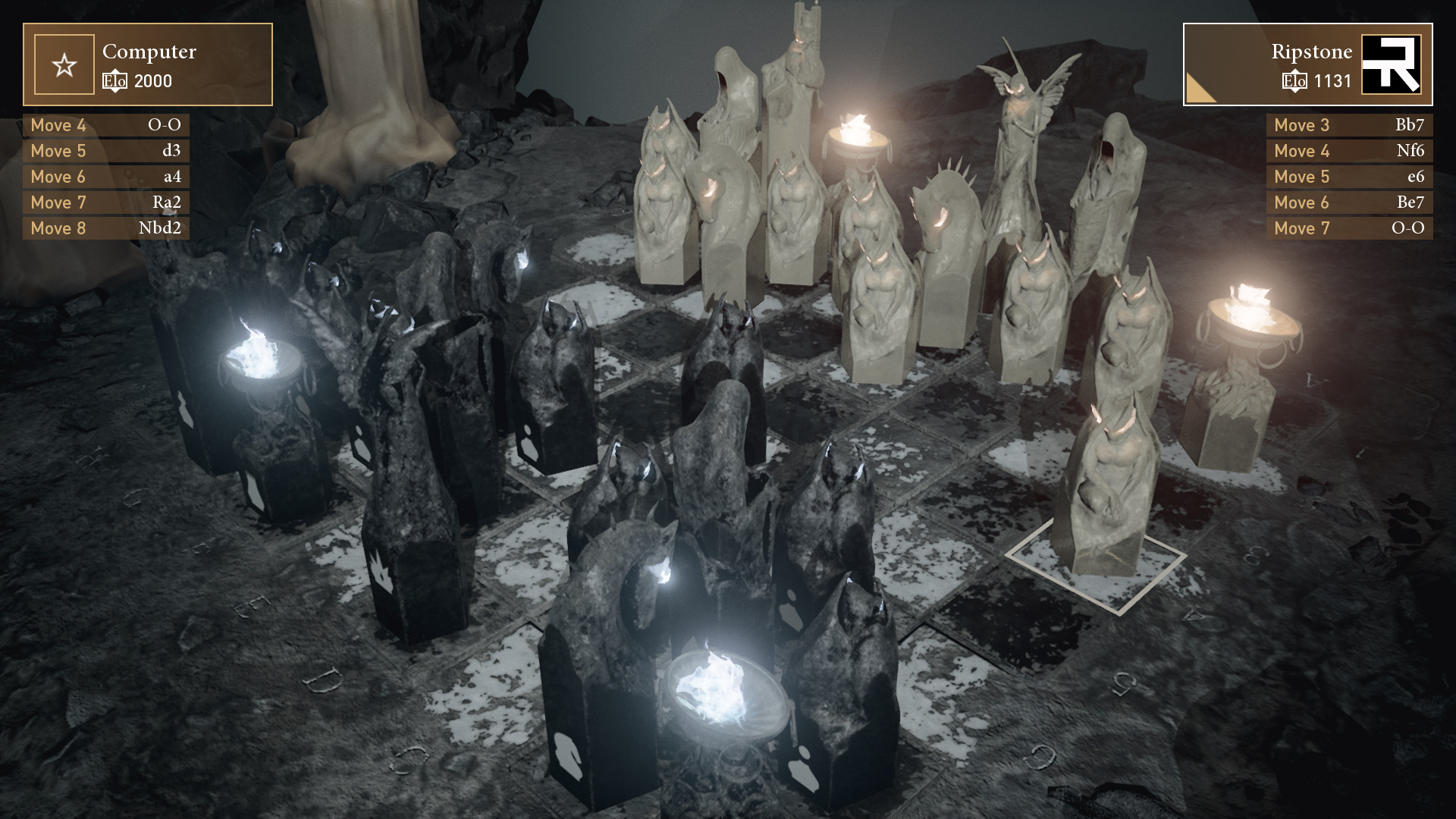The width and height of the screenshot is (1456, 819).
Task: Click the Move 6 a4 entry
Action: (x=105, y=176)
